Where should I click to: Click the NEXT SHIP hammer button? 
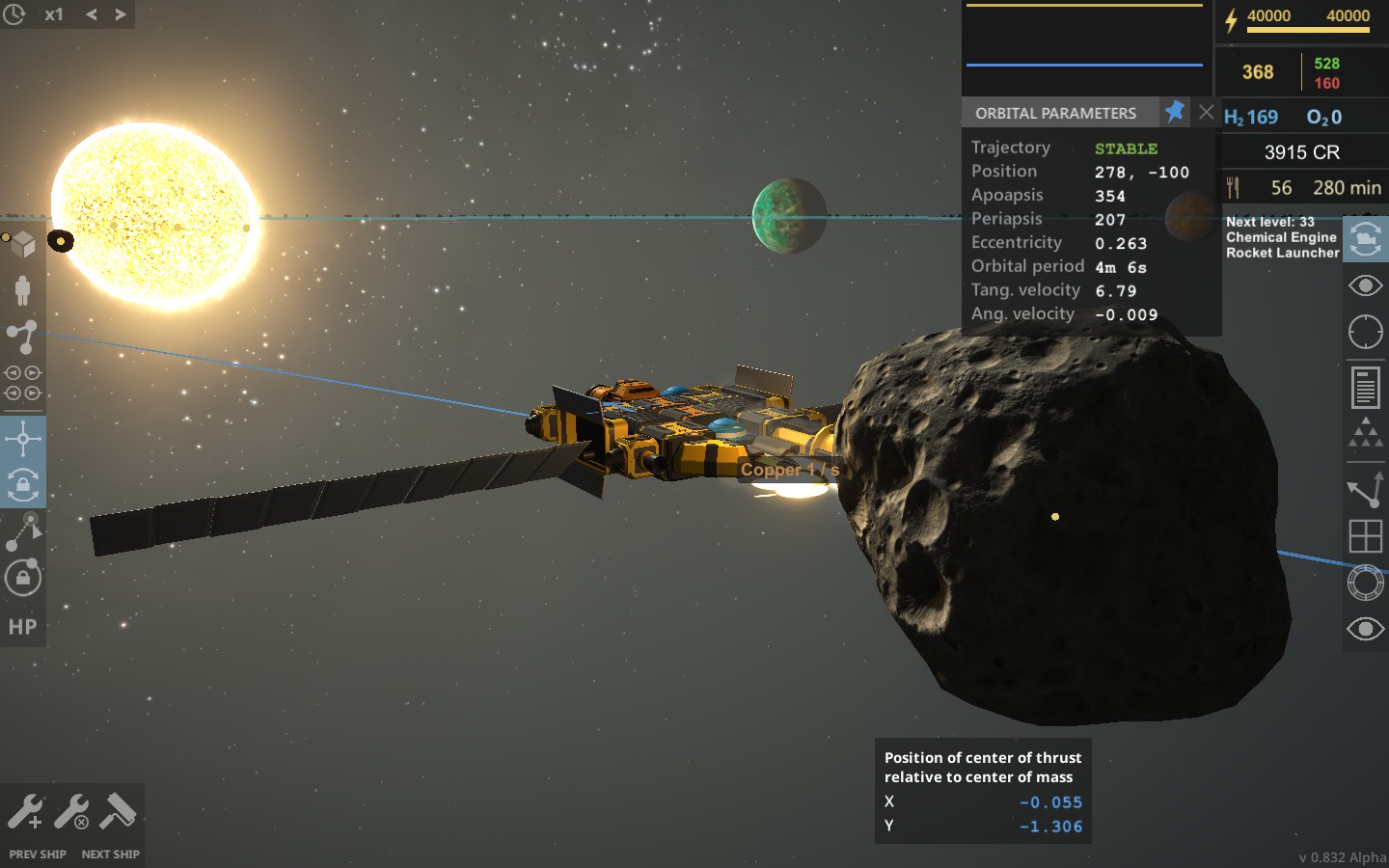116,810
